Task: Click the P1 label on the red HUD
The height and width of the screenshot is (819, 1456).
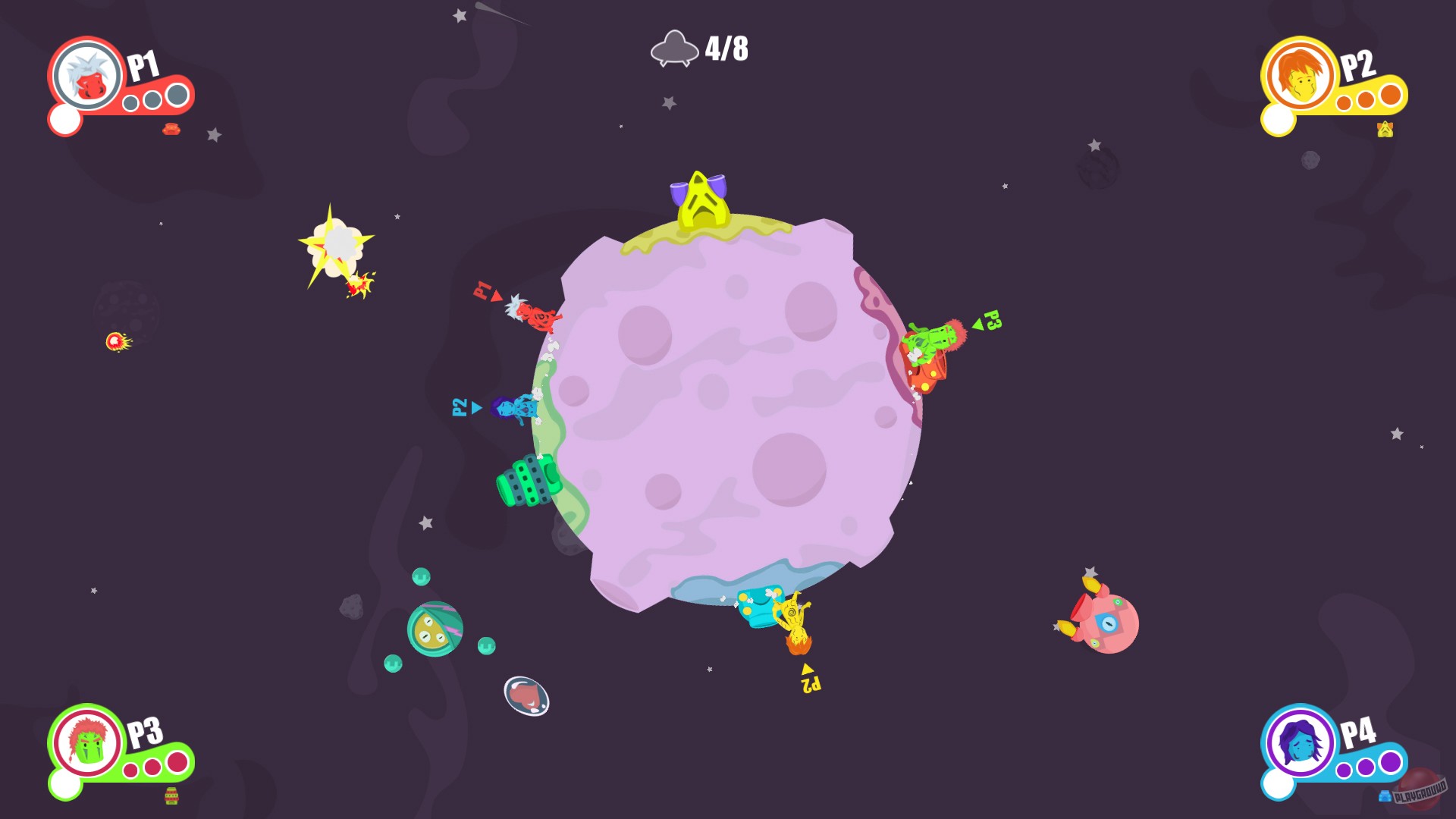Action: pyautogui.click(x=145, y=68)
